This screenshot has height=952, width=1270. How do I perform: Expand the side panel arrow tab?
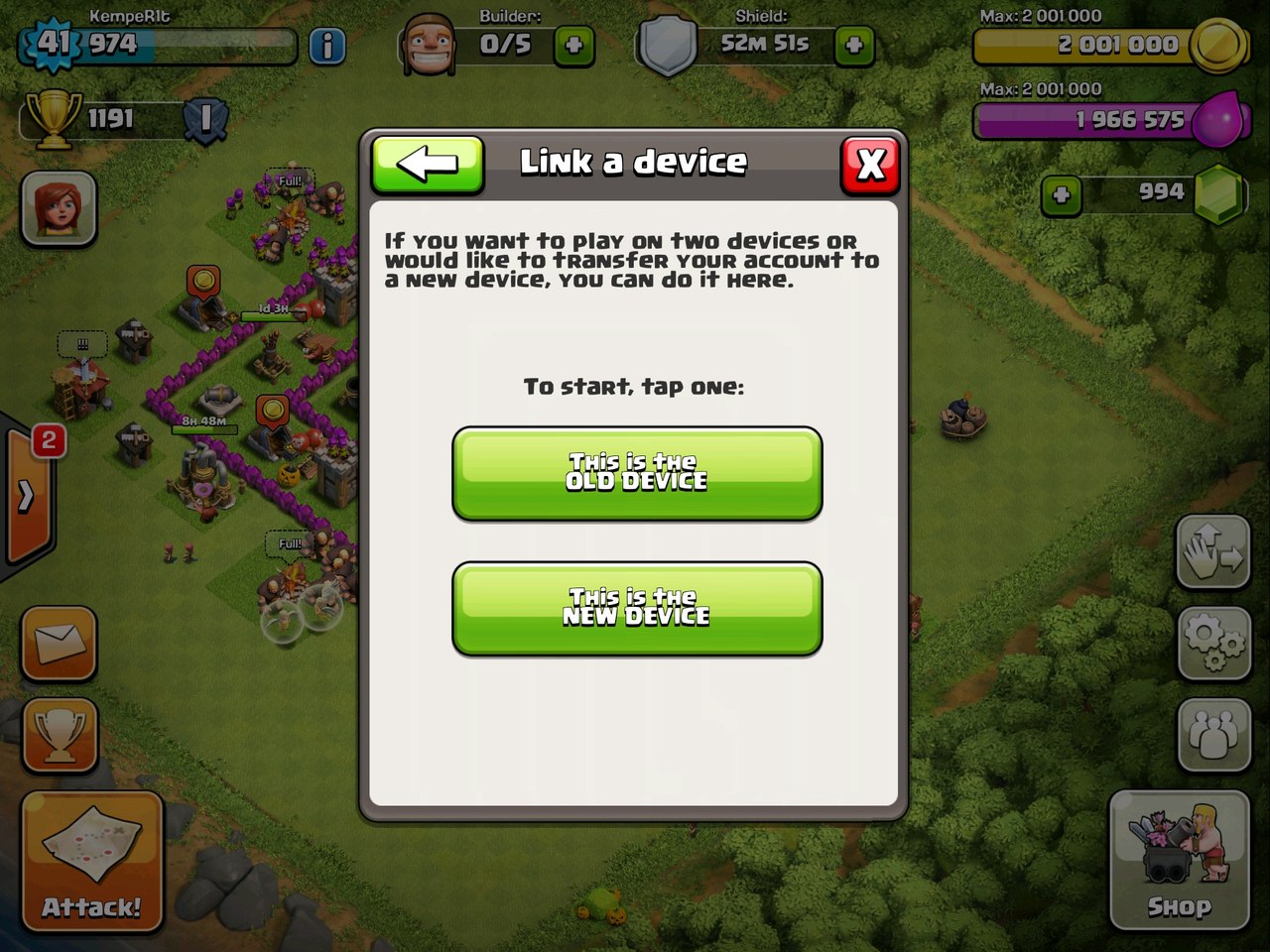point(27,496)
